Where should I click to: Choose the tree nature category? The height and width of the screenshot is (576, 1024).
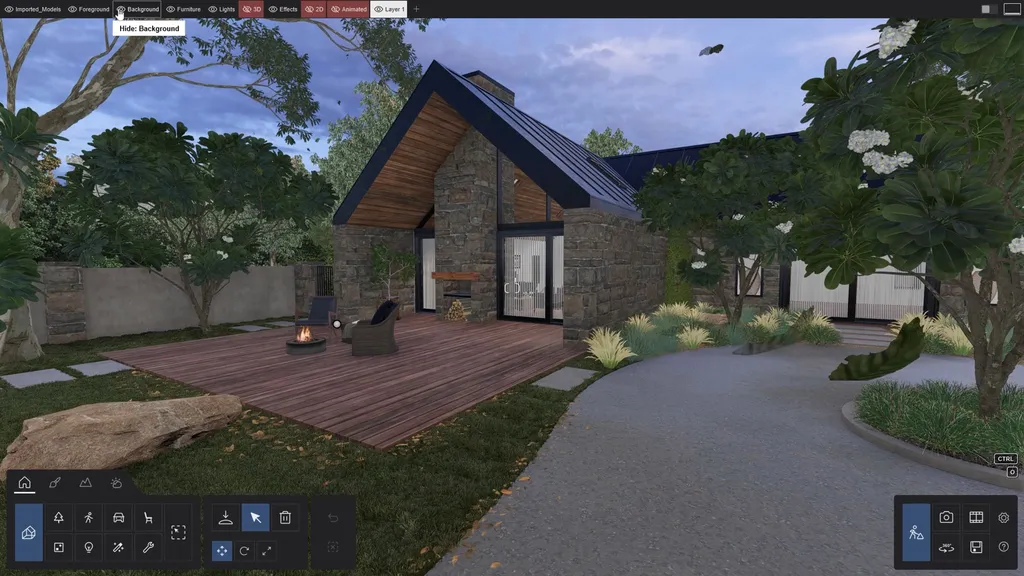tap(59, 518)
